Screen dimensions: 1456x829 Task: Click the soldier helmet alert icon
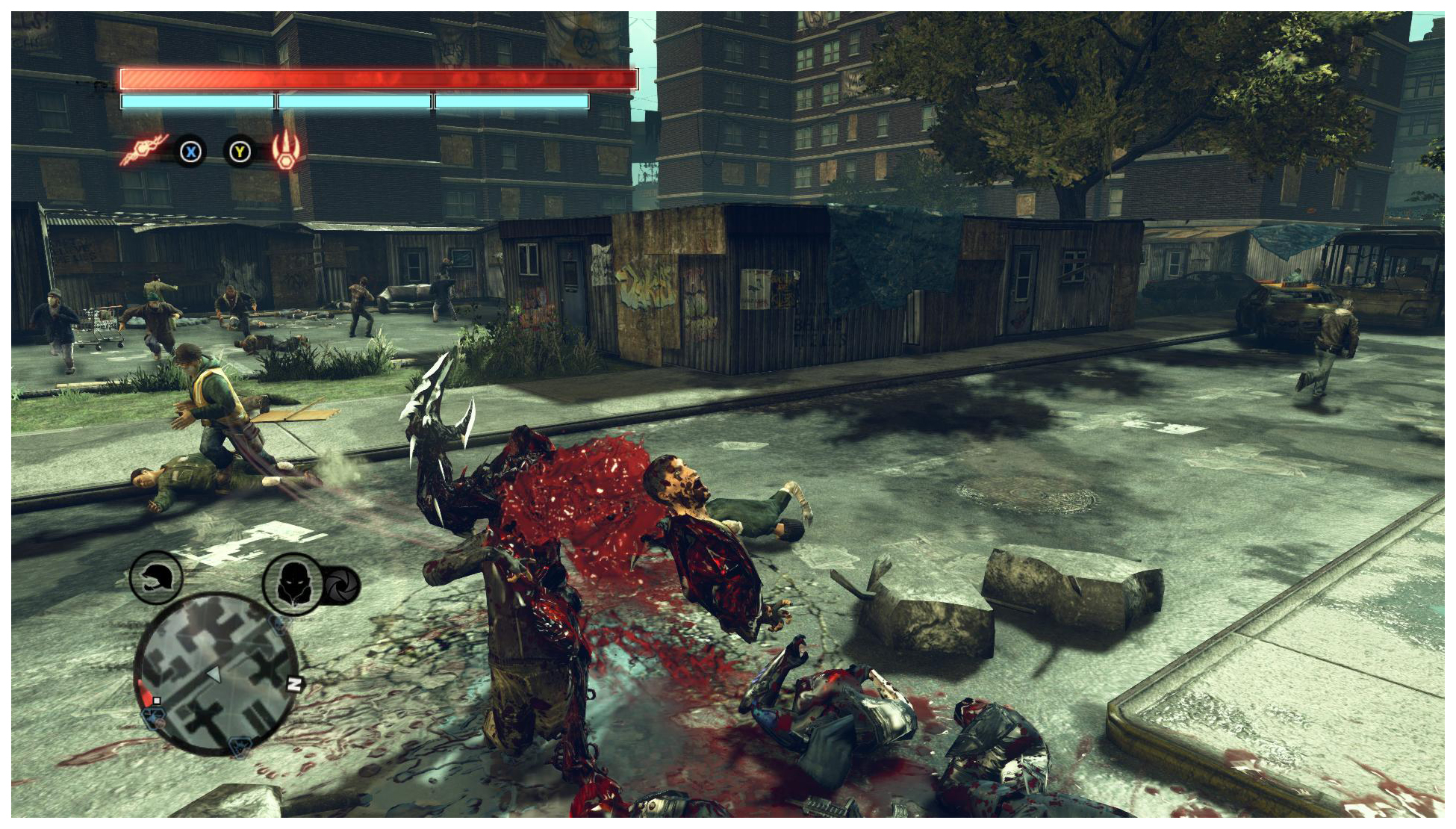156,577
